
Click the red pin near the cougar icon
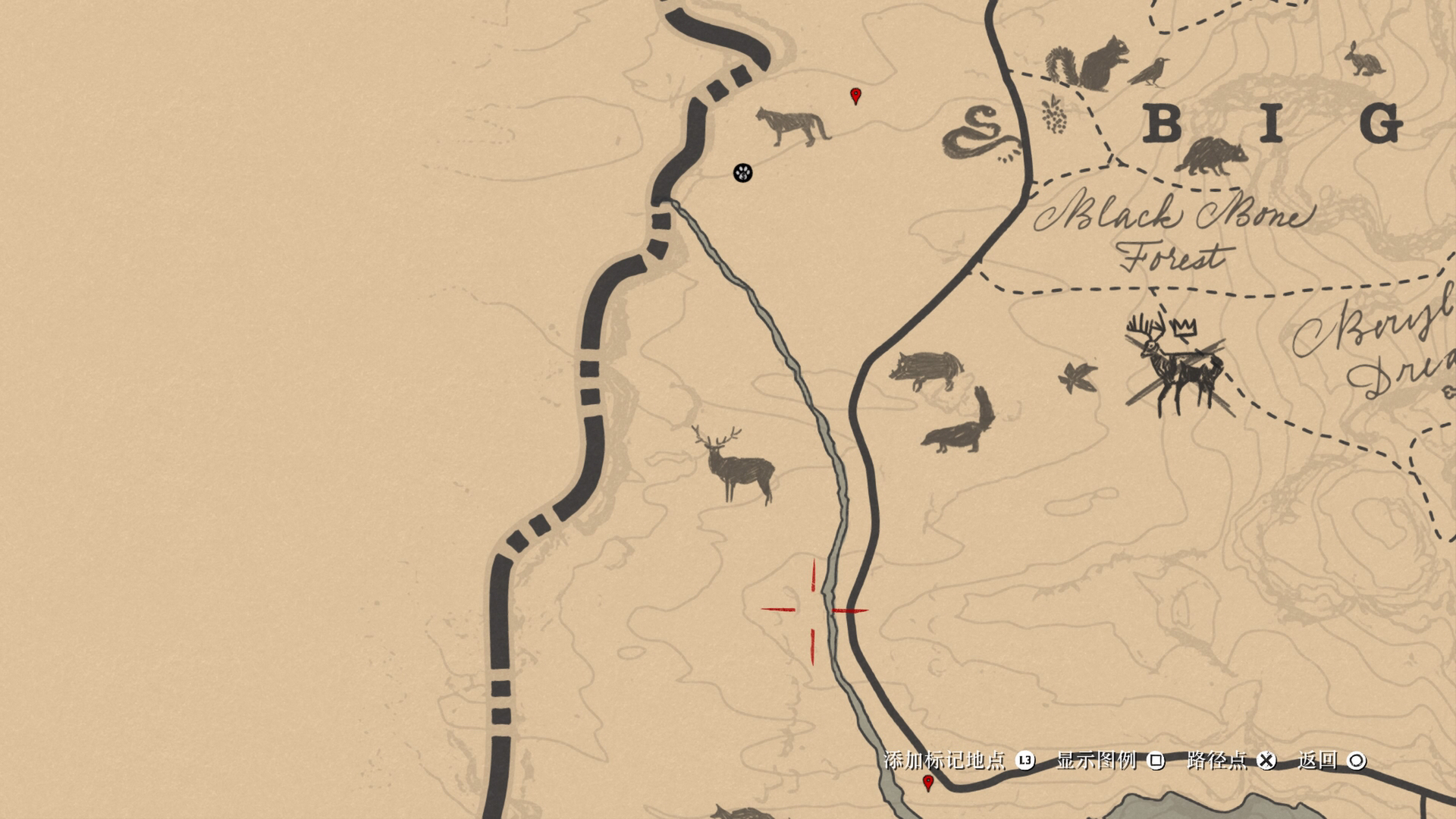coord(856,96)
